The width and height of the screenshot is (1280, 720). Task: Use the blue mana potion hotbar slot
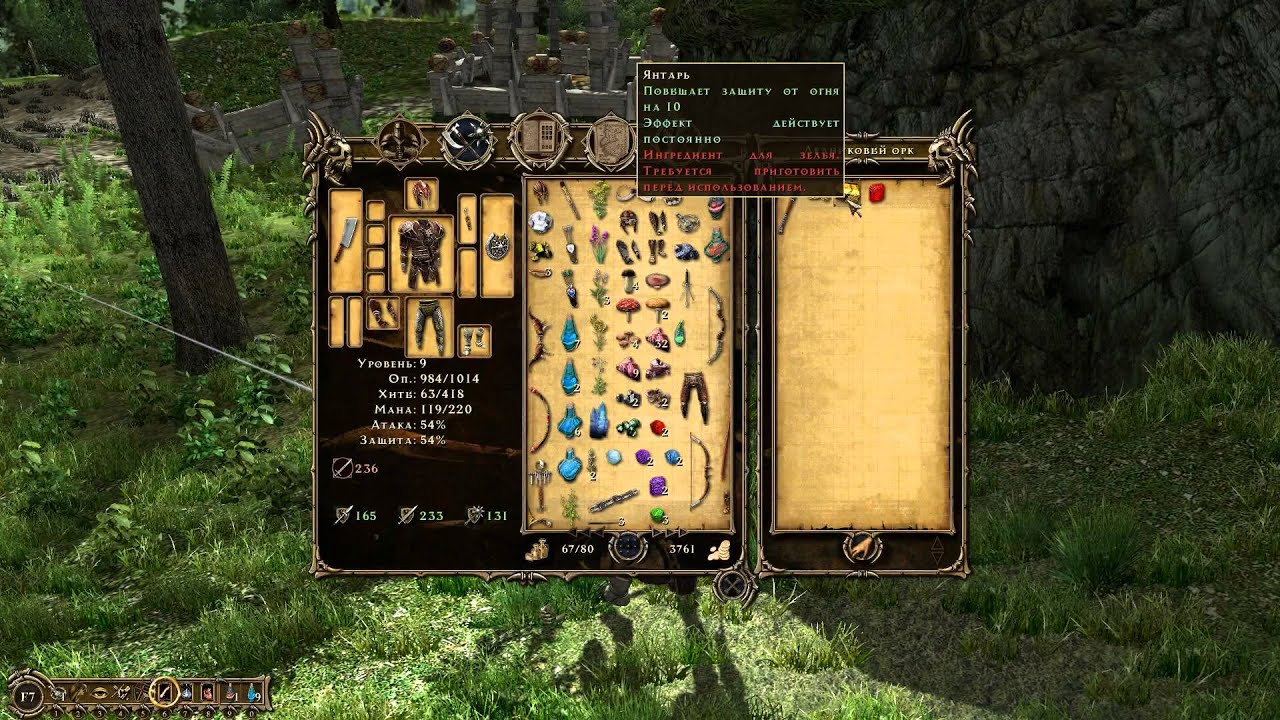pyautogui.click(x=252, y=691)
